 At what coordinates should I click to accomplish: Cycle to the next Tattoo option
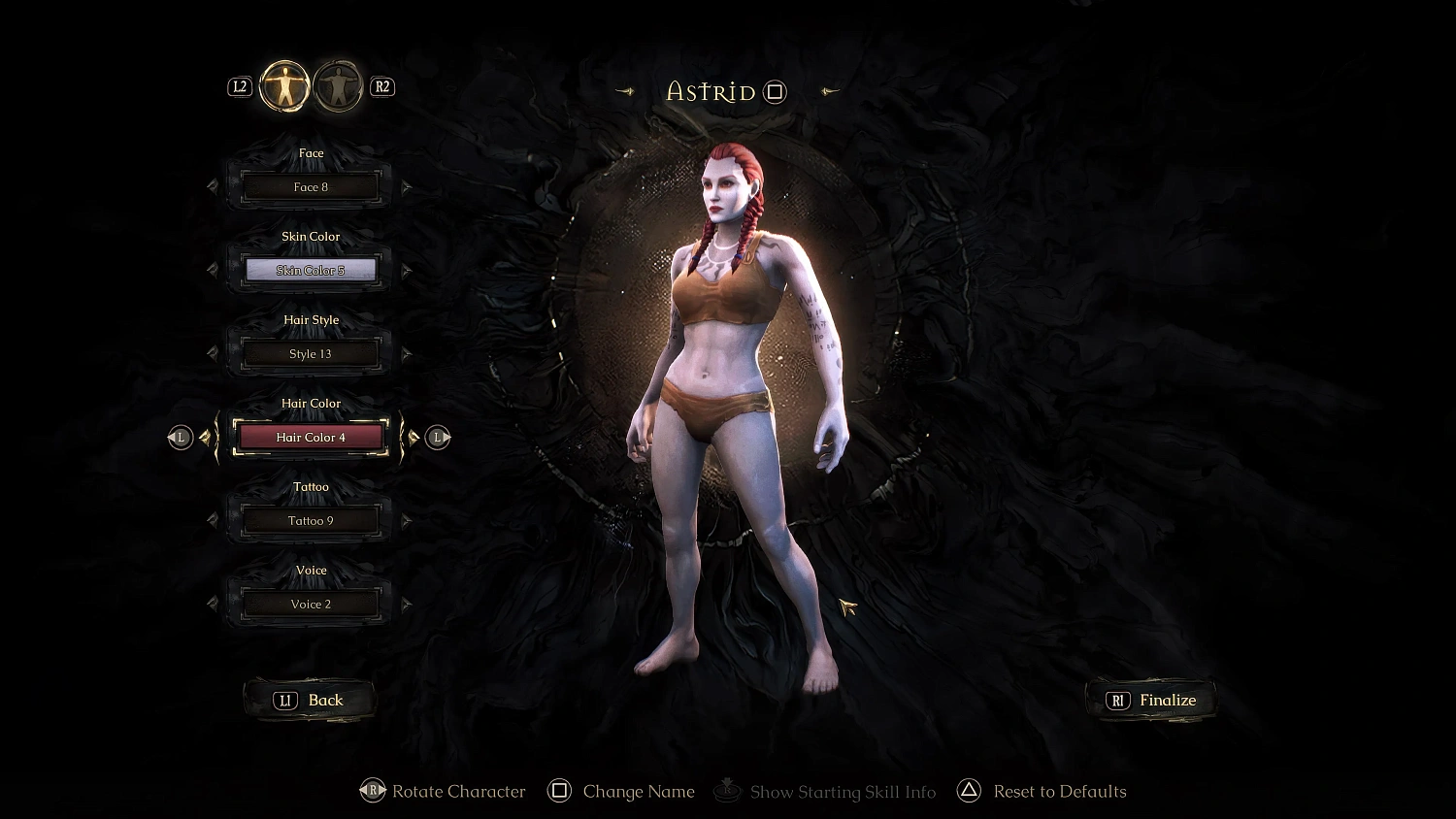[407, 520]
